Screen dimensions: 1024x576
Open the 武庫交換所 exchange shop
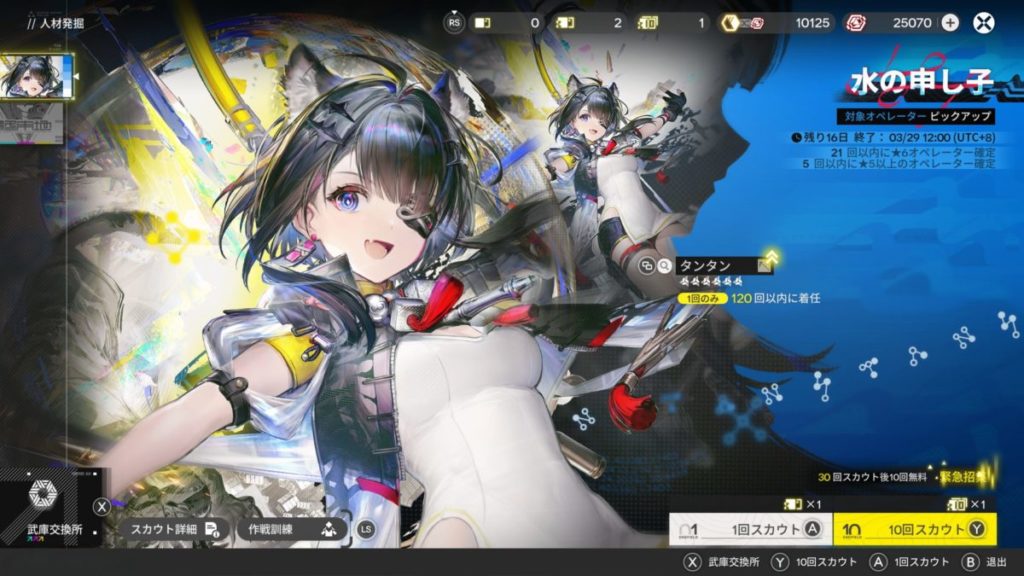pos(50,509)
